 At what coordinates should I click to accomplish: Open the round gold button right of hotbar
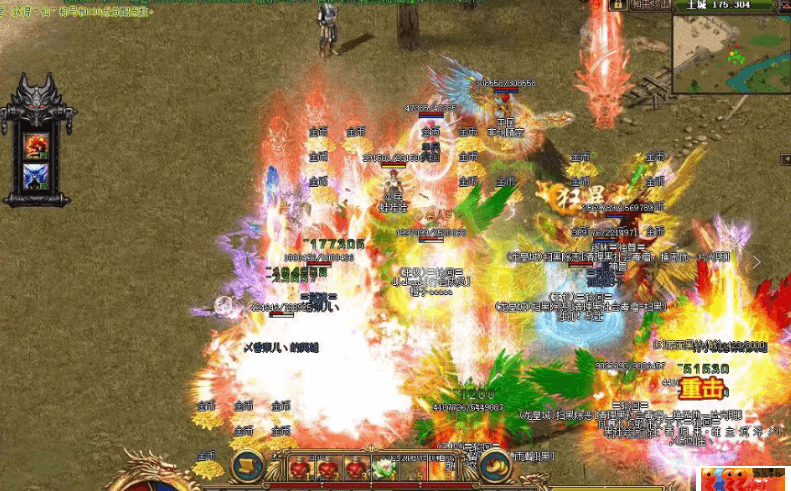point(494,466)
